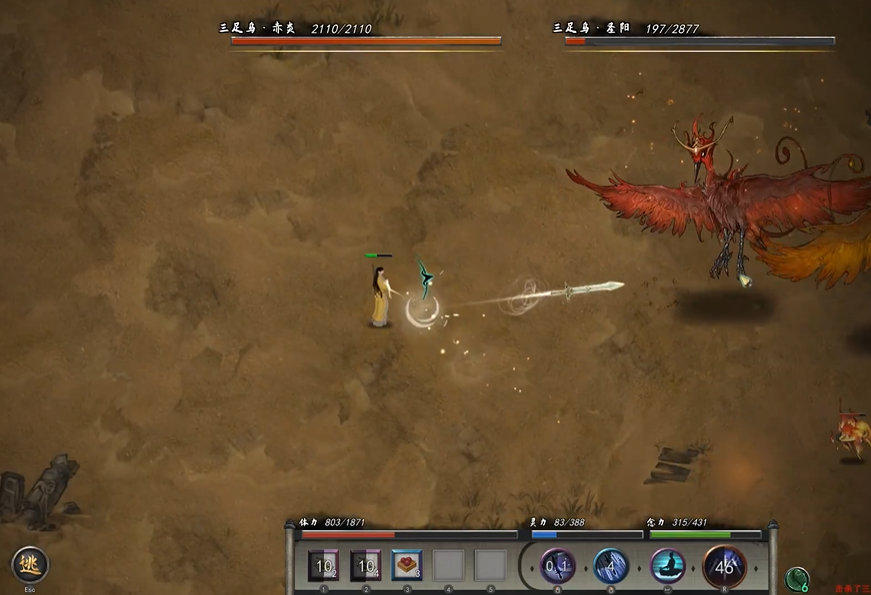Click the 逃 escape button
This screenshot has width=871, height=595.
click(x=29, y=565)
